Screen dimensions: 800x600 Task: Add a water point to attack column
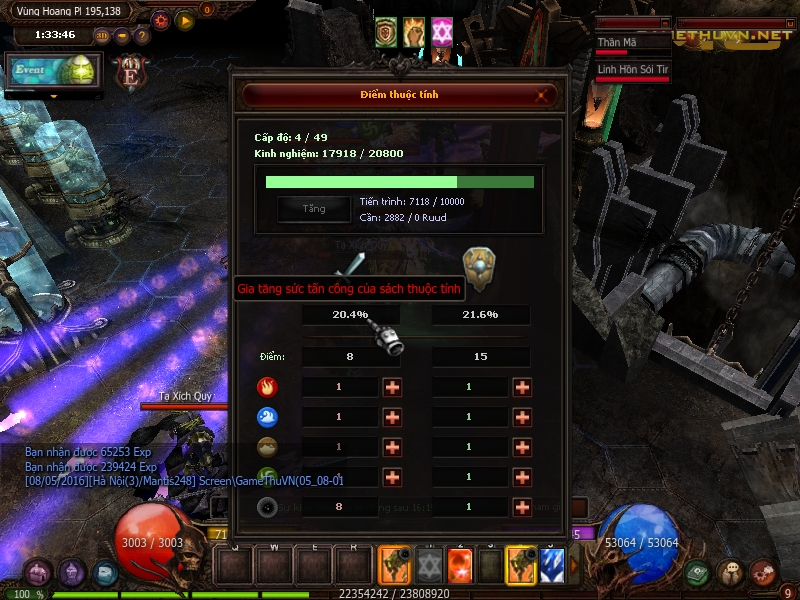[x=392, y=417]
